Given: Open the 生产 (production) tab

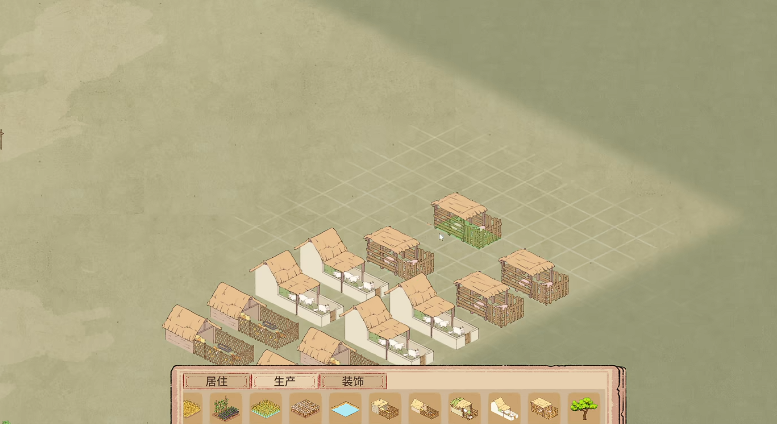Looking at the screenshot, I should (284, 381).
